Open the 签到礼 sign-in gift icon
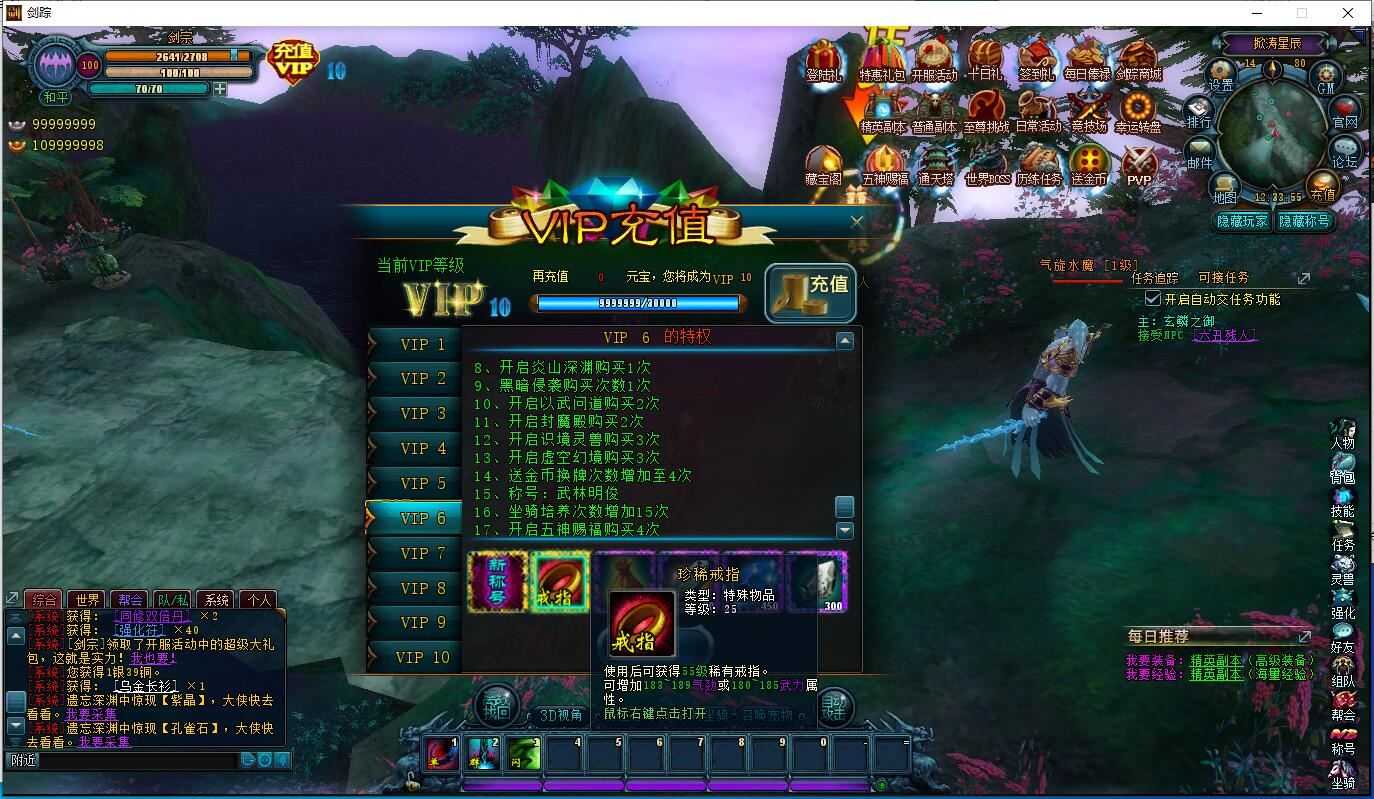 [1038, 55]
